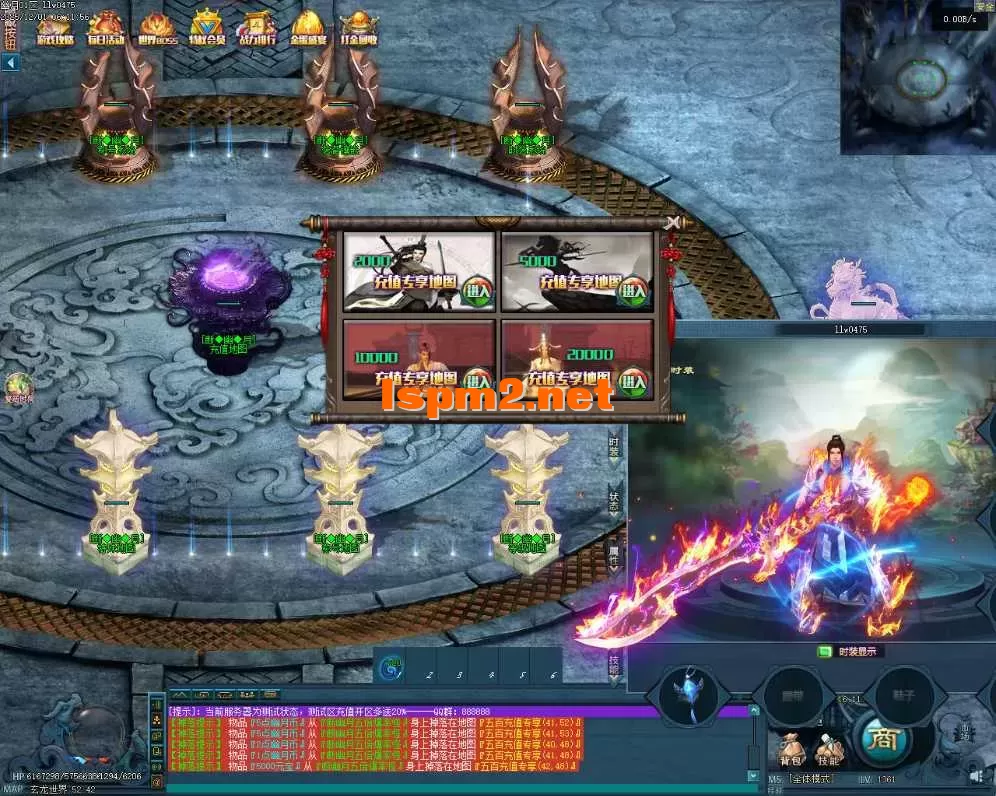Show the 战力排行 power ranking
This screenshot has width=996, height=796.
click(x=257, y=29)
